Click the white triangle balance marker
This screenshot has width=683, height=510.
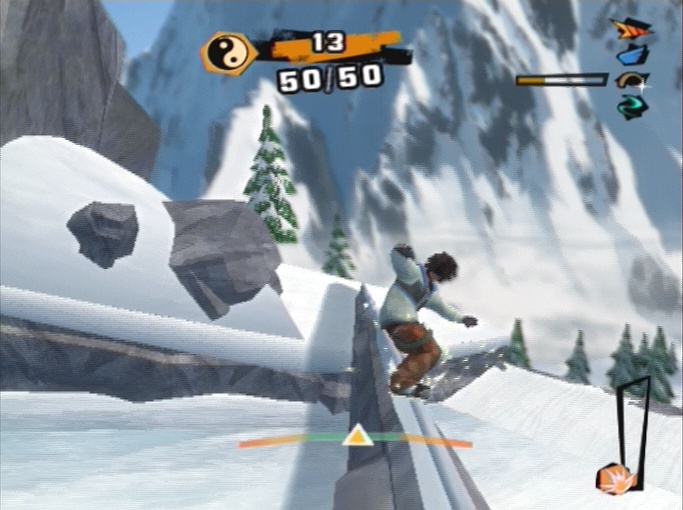(356, 436)
